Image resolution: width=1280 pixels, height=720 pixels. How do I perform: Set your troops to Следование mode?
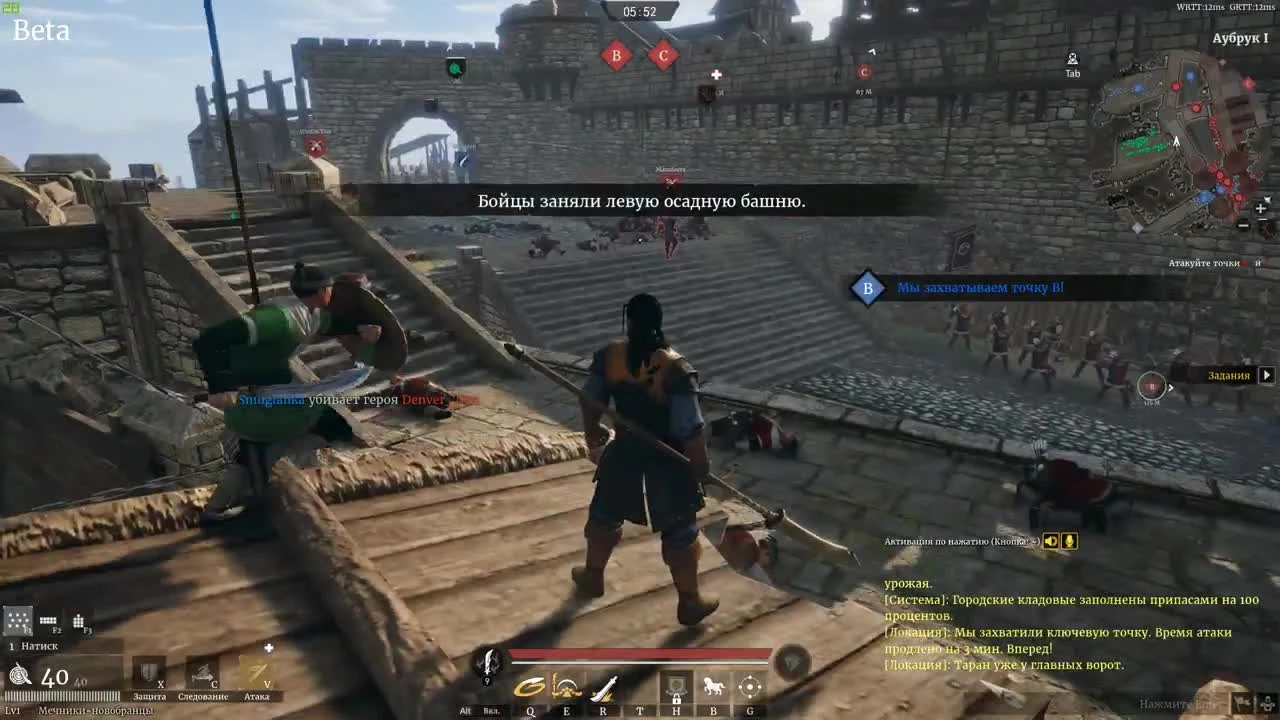204,673
